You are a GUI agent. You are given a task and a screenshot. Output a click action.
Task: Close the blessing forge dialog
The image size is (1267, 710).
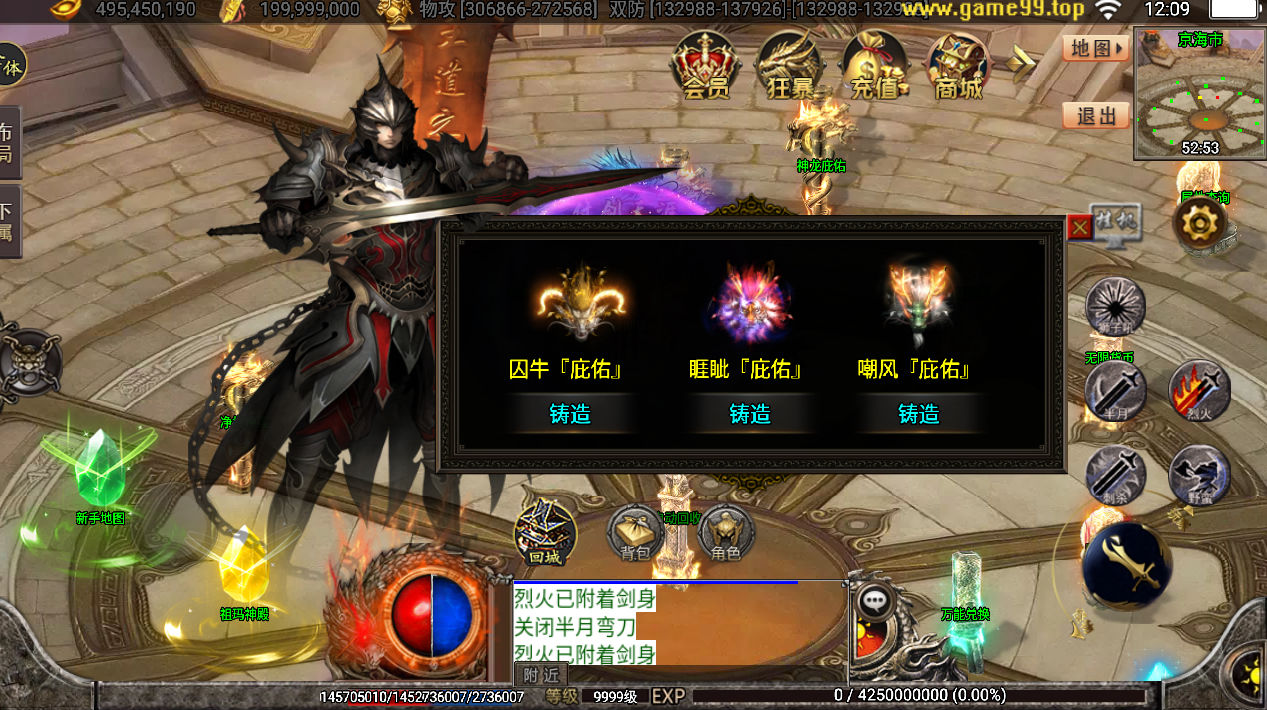(1079, 228)
